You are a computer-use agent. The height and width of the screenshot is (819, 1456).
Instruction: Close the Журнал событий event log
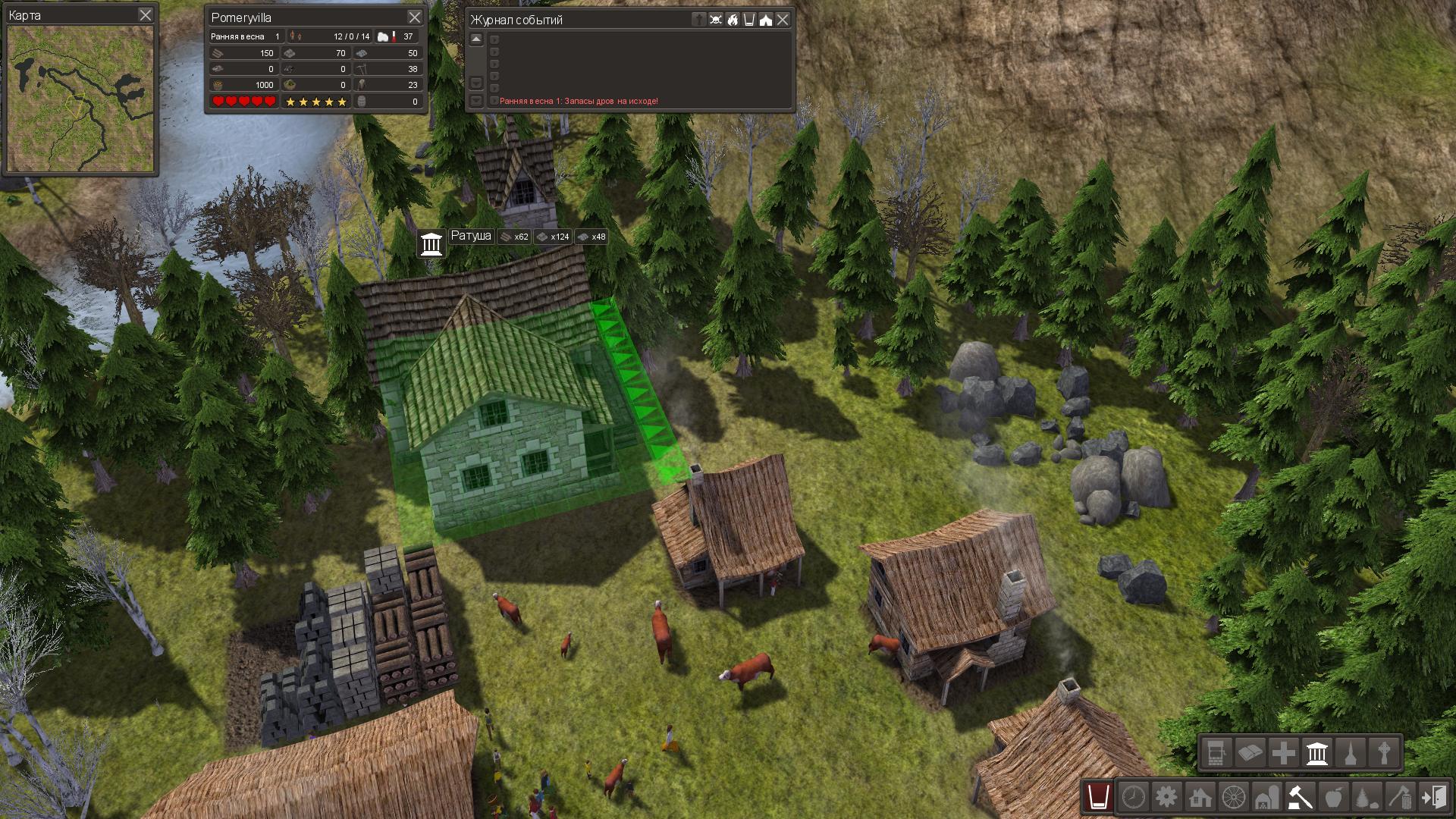783,20
